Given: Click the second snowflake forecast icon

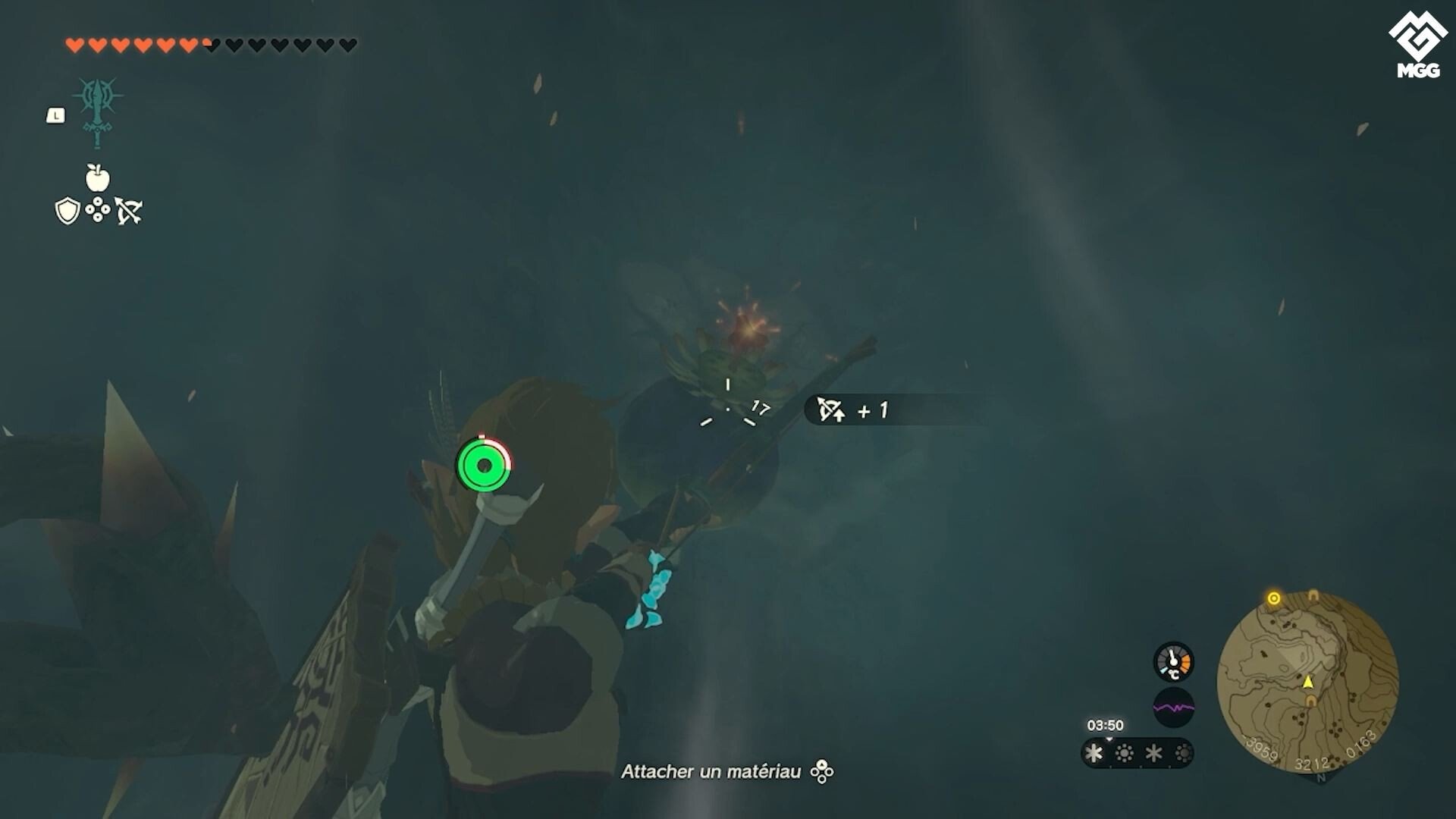Looking at the screenshot, I should [1153, 752].
